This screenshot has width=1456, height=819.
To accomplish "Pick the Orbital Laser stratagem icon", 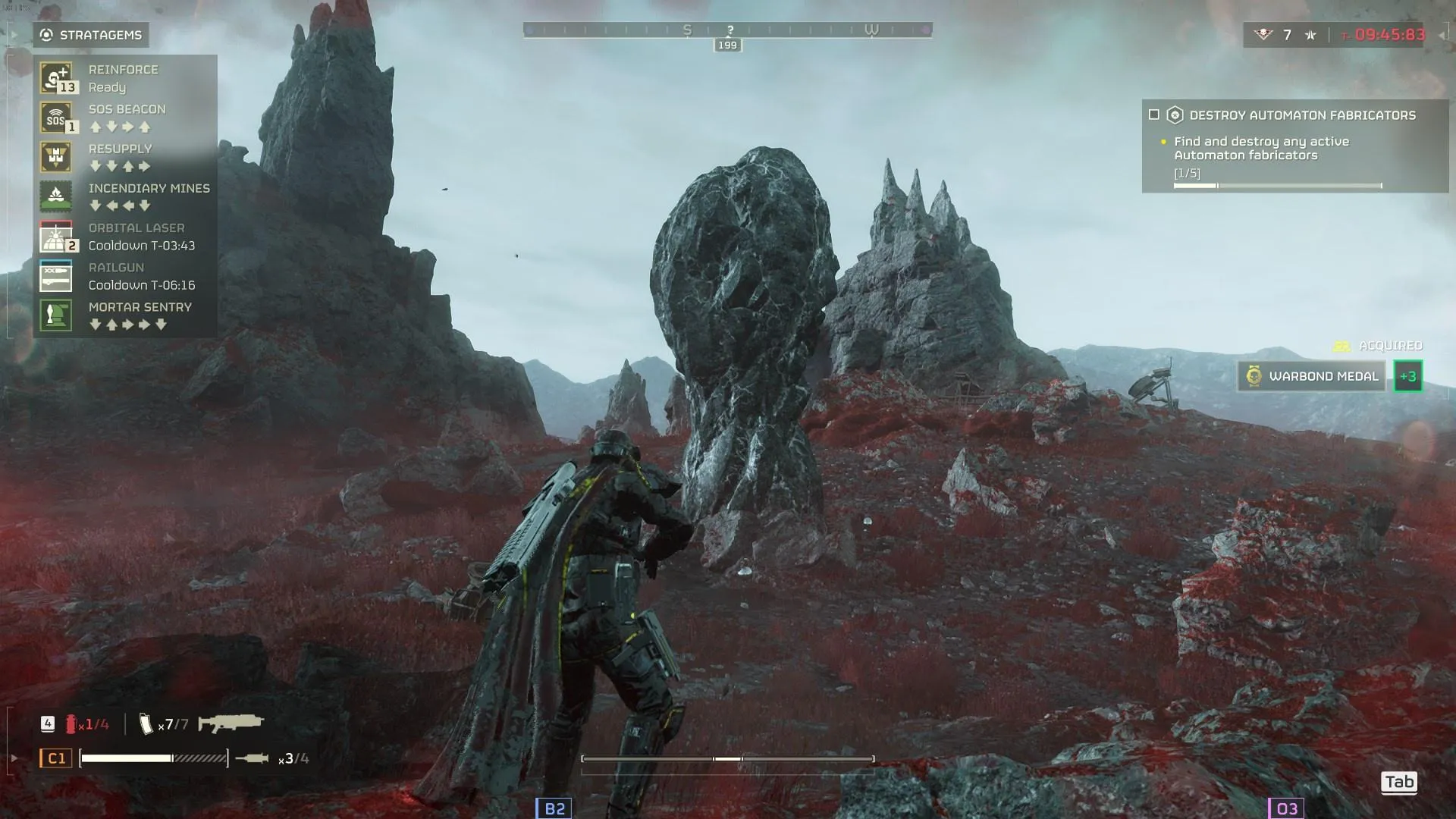I will pyautogui.click(x=56, y=237).
